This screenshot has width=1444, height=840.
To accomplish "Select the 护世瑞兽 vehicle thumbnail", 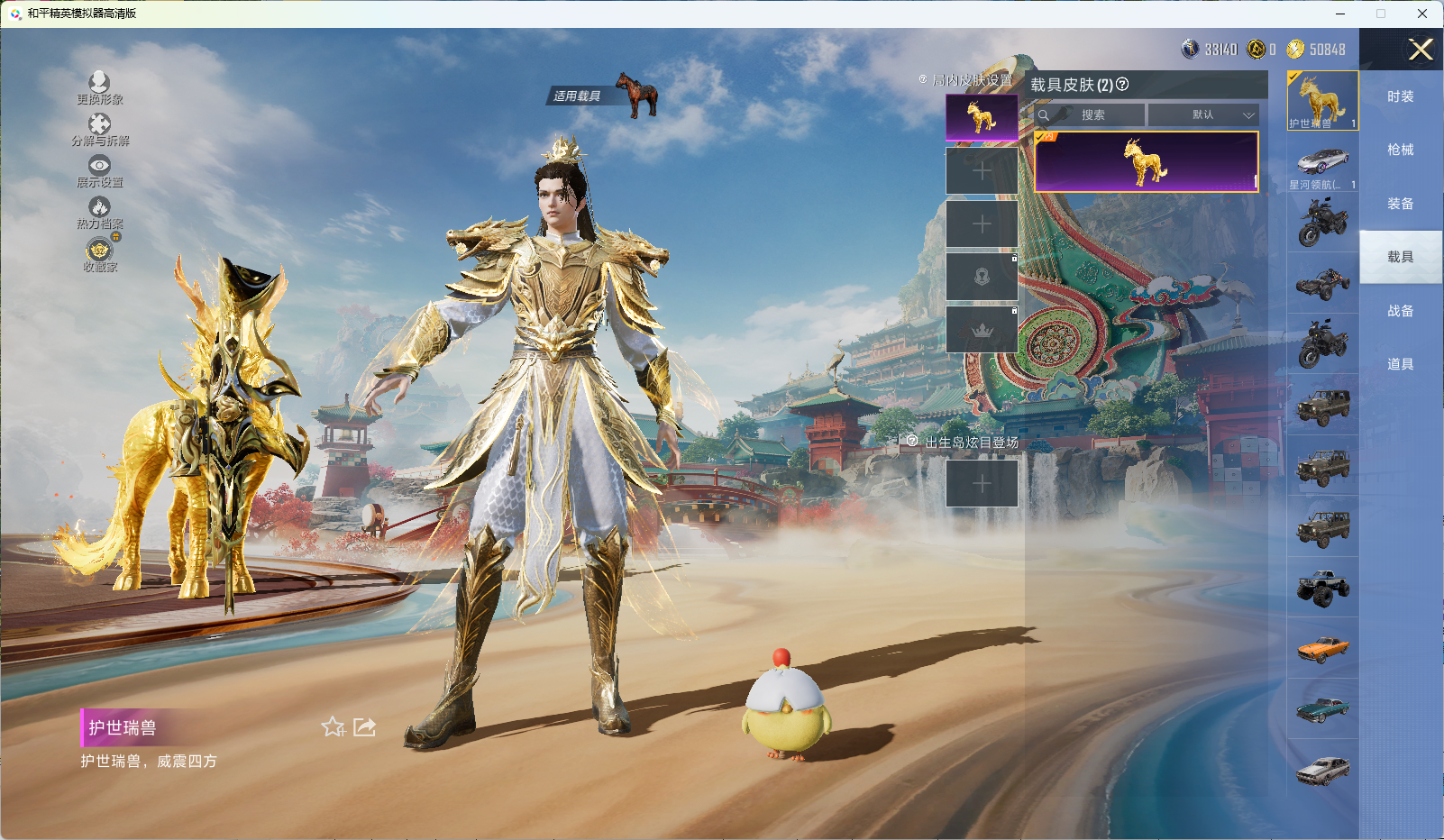I will (1322, 101).
